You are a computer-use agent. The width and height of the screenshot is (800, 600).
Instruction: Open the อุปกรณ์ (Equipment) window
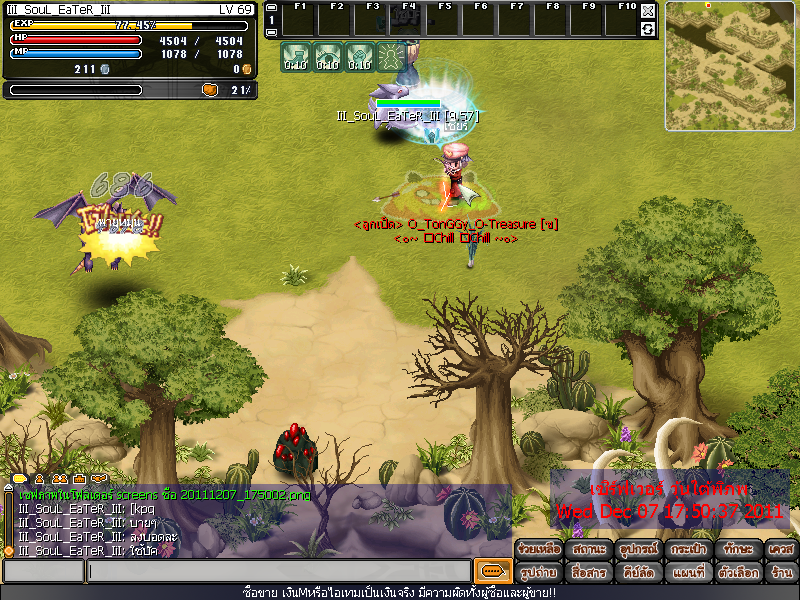[x=636, y=550]
